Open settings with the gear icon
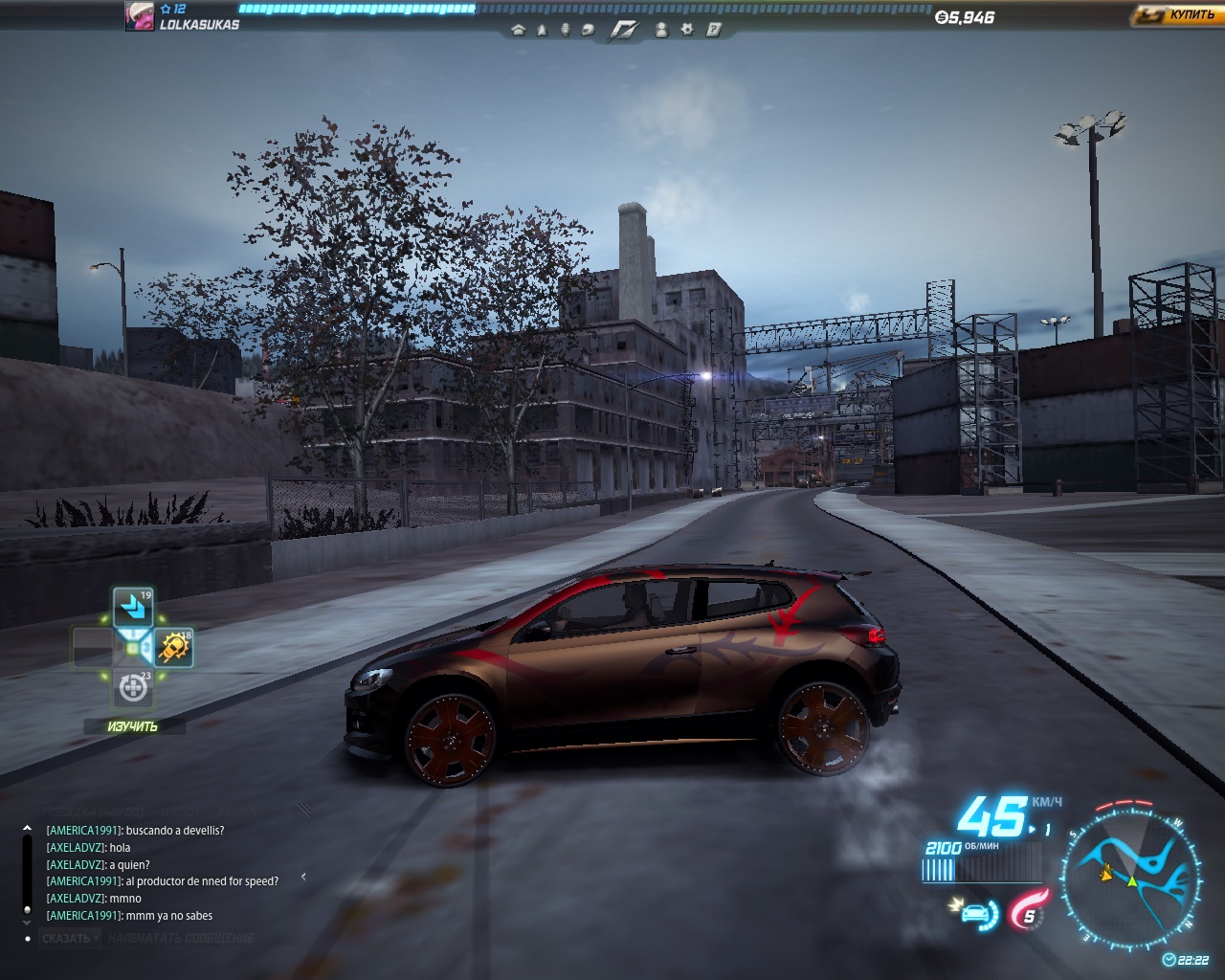This screenshot has width=1225, height=980. pyautogui.click(x=687, y=30)
